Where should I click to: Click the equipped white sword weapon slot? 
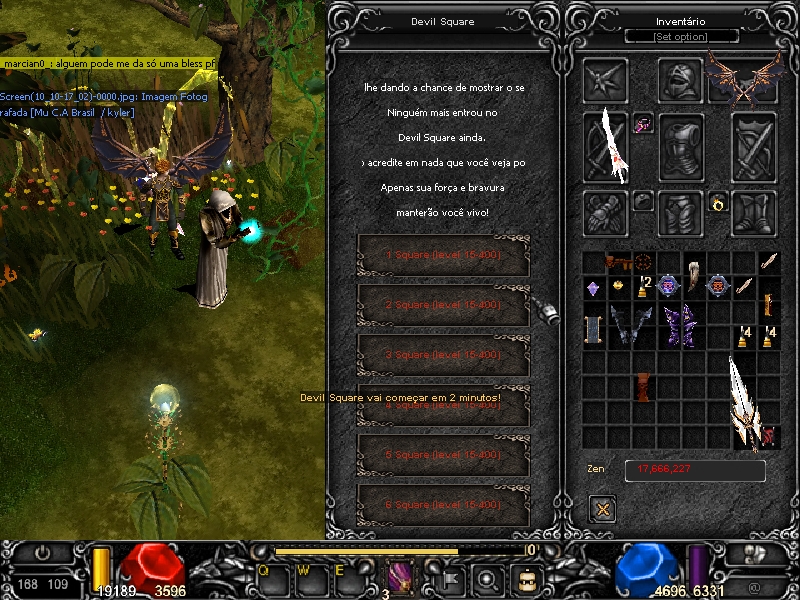607,147
